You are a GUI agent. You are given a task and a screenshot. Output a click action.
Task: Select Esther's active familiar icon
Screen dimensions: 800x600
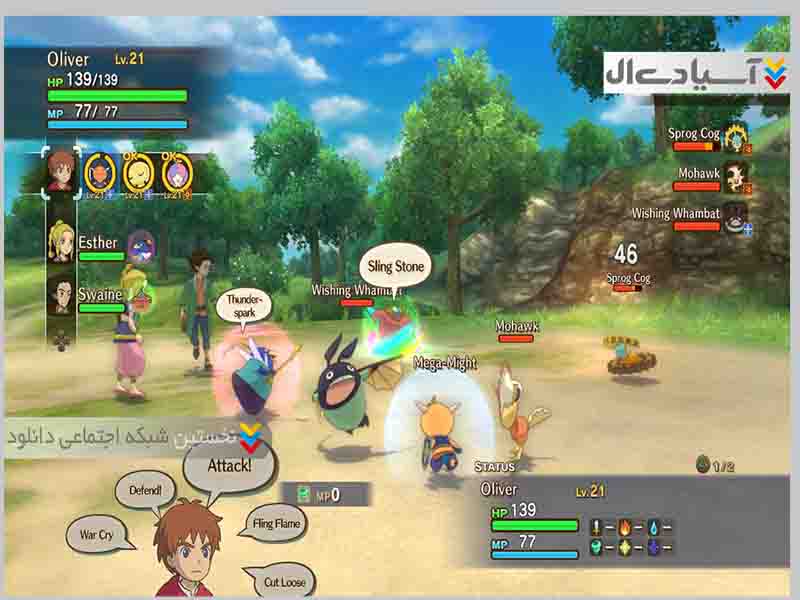tap(141, 245)
